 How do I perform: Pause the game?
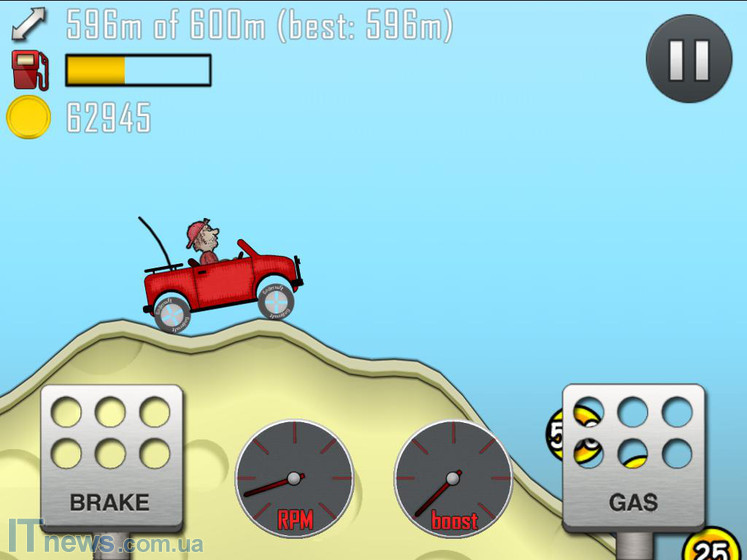pos(689,58)
